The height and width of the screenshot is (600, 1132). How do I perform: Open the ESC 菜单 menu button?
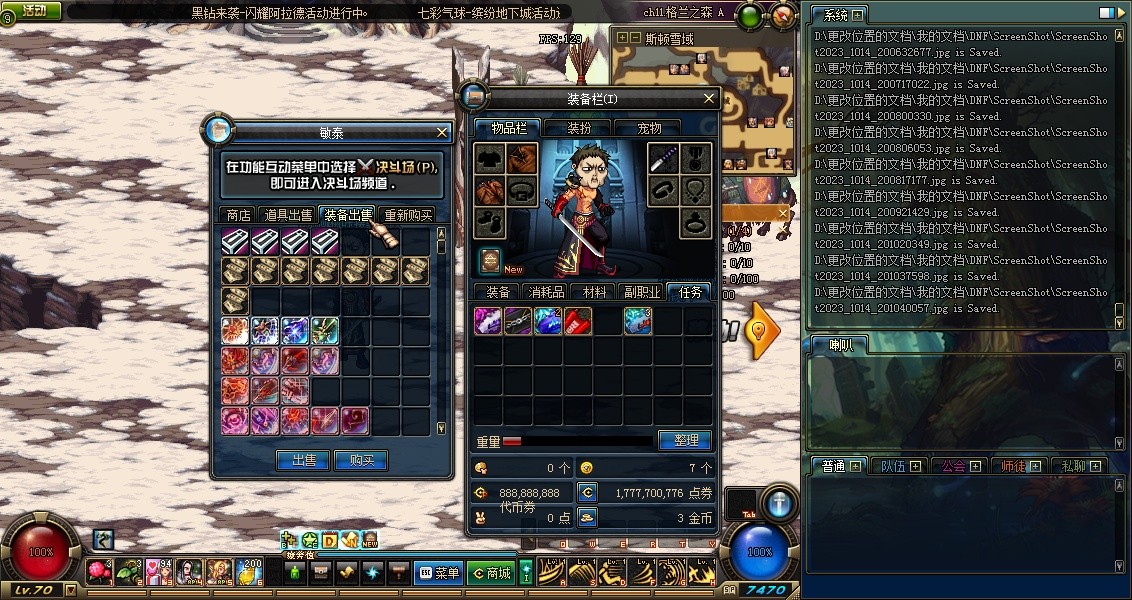click(x=439, y=573)
